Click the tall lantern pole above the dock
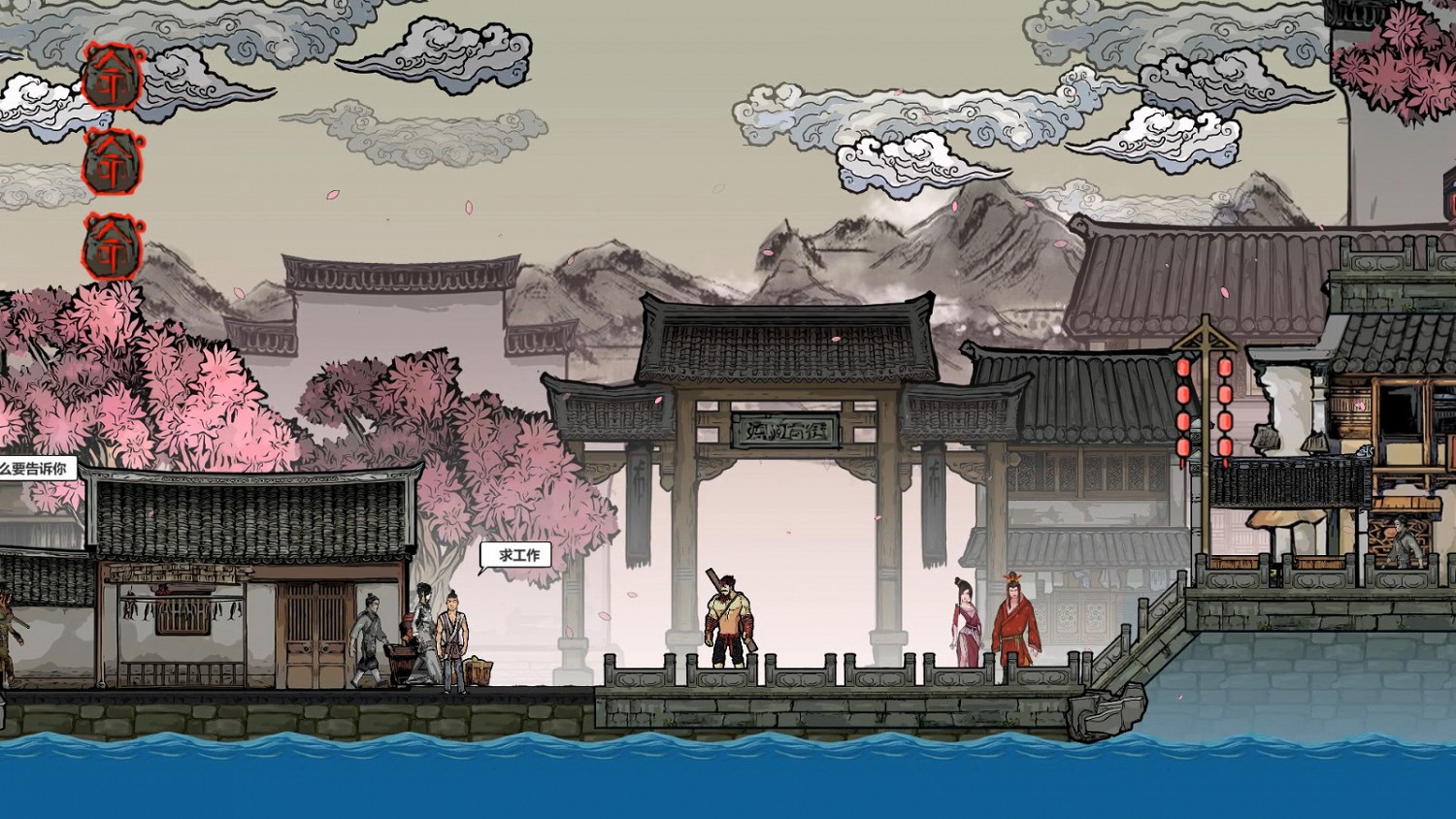1456x819 pixels. [1208, 388]
